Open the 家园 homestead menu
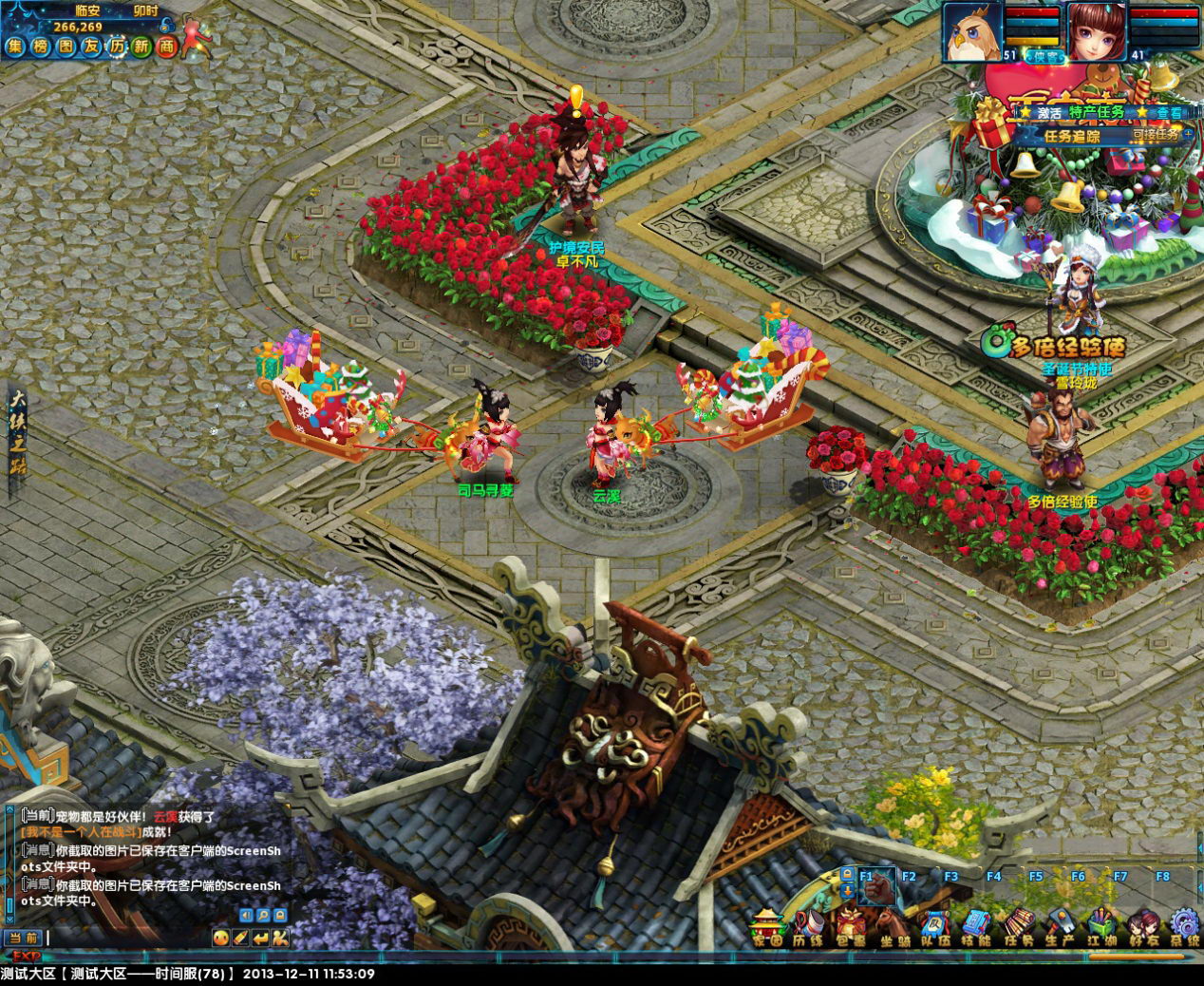Screen dimensions: 1204x986 (767, 927)
